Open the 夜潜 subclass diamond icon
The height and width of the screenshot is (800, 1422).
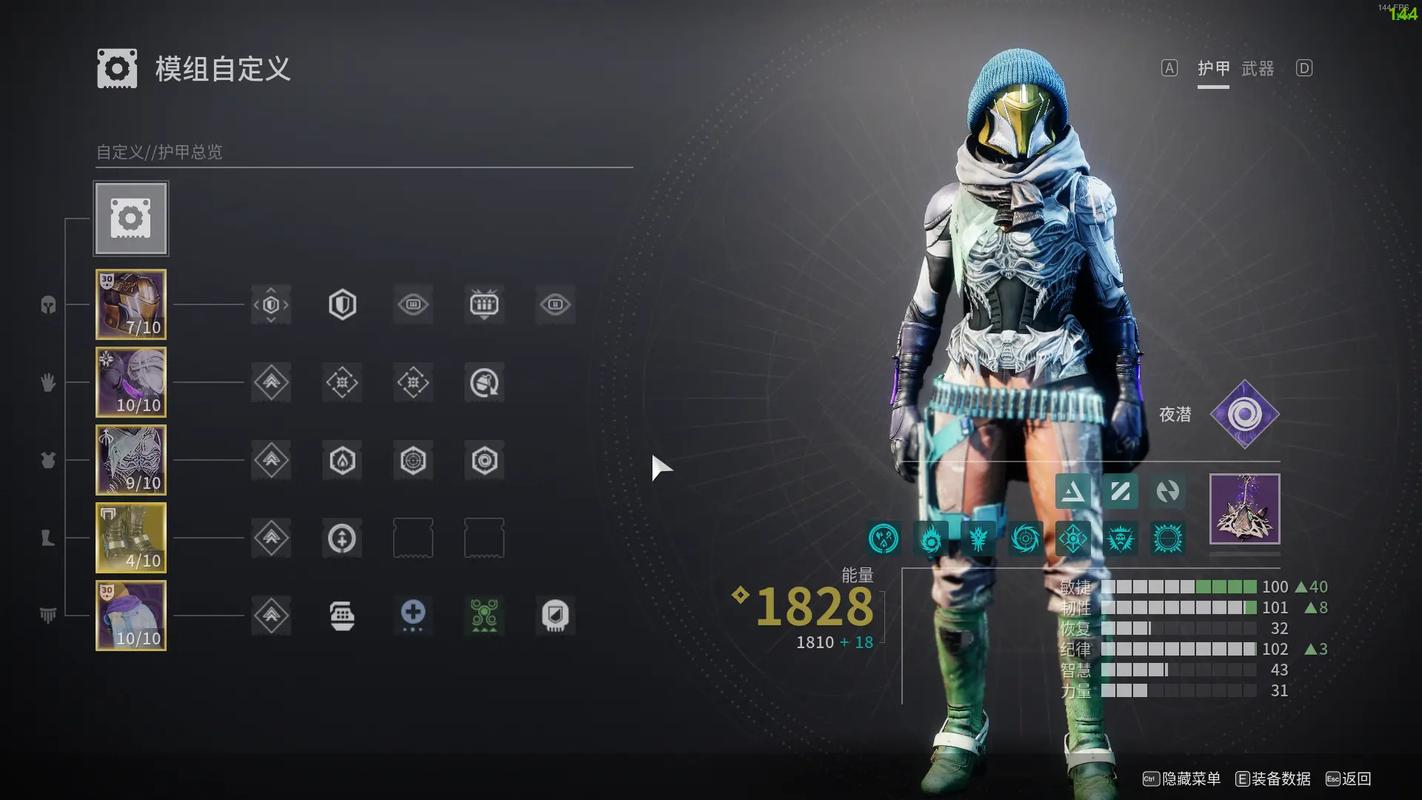click(1244, 414)
